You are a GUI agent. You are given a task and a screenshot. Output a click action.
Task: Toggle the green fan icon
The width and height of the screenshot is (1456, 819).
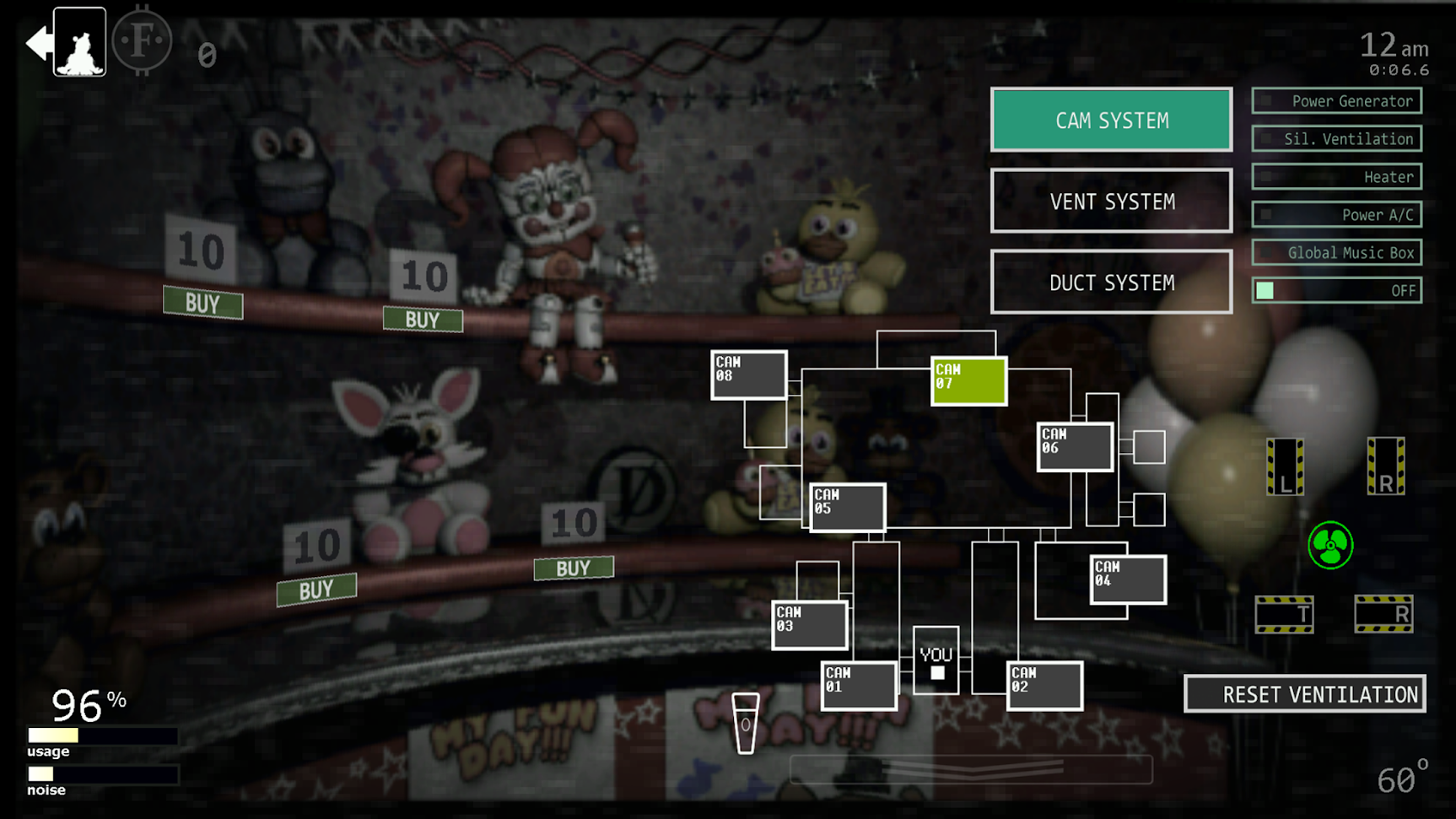tap(1329, 546)
